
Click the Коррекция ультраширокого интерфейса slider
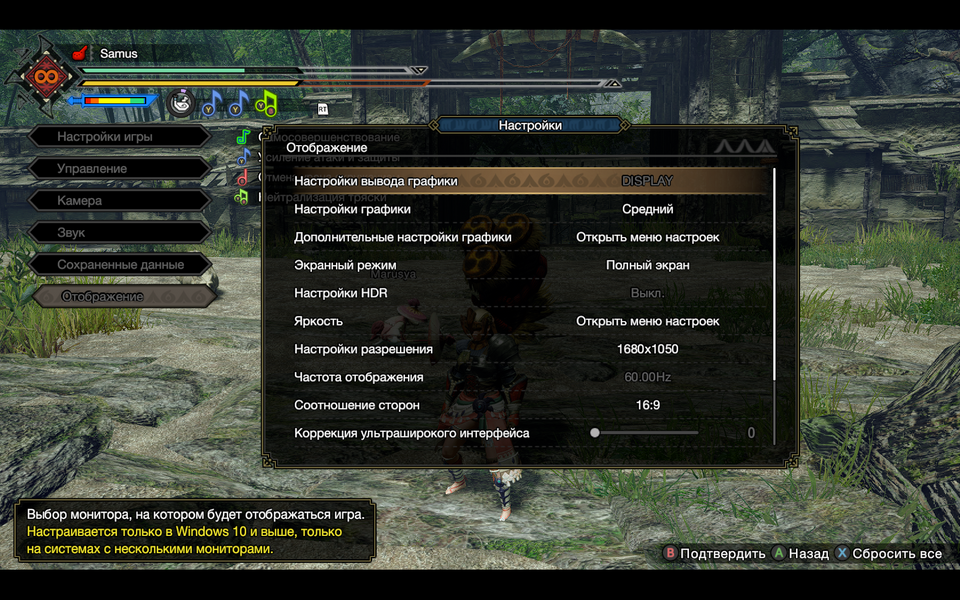(x=646, y=433)
